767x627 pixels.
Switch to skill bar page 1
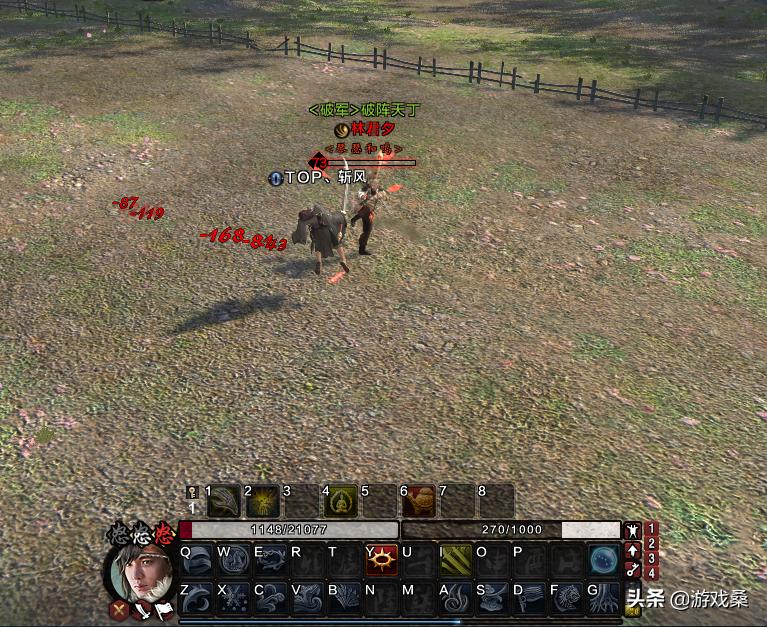652,529
